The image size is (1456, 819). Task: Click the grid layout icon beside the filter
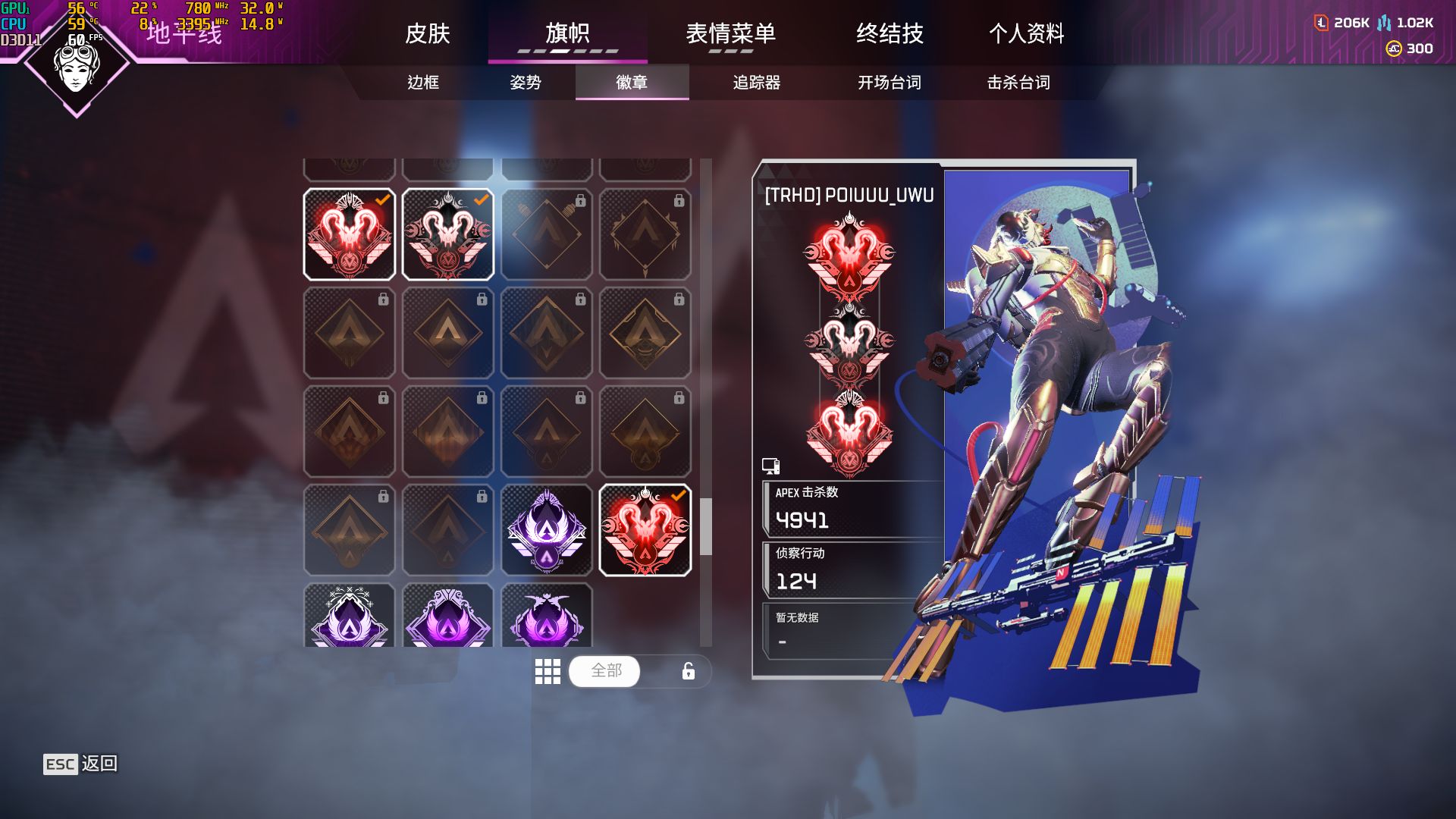[548, 671]
